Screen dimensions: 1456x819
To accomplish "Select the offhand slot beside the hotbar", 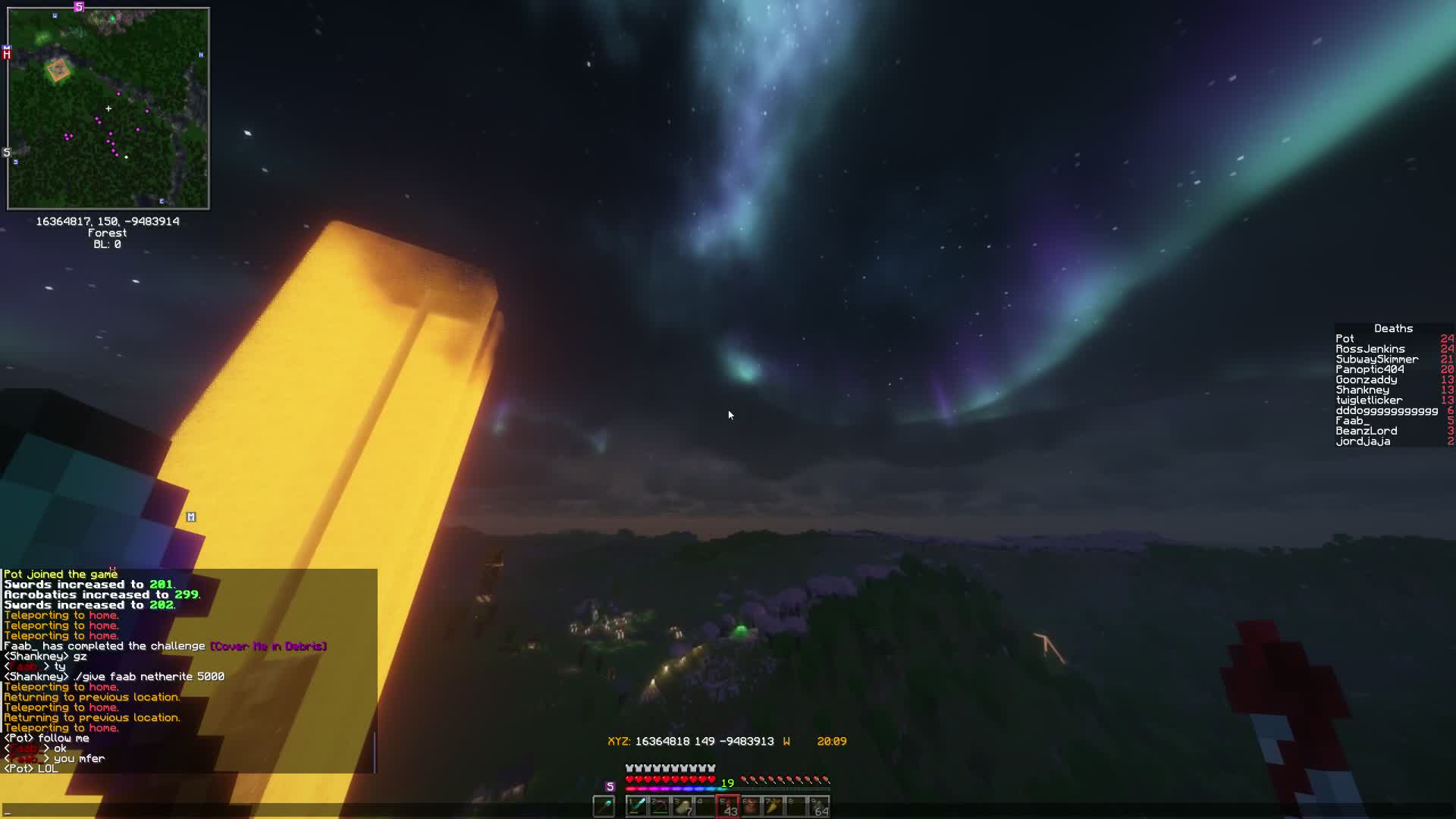I will [x=604, y=805].
